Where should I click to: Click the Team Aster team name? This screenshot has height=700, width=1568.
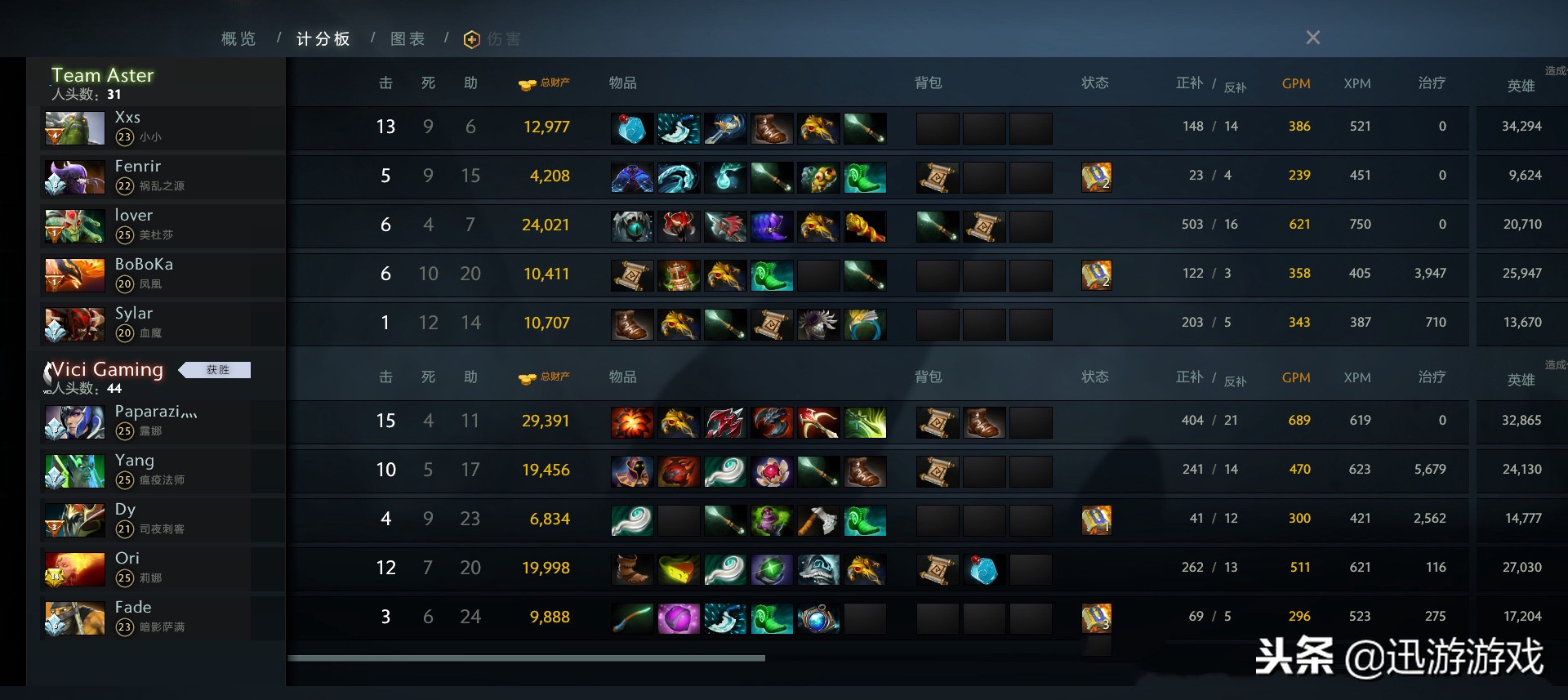(102, 74)
